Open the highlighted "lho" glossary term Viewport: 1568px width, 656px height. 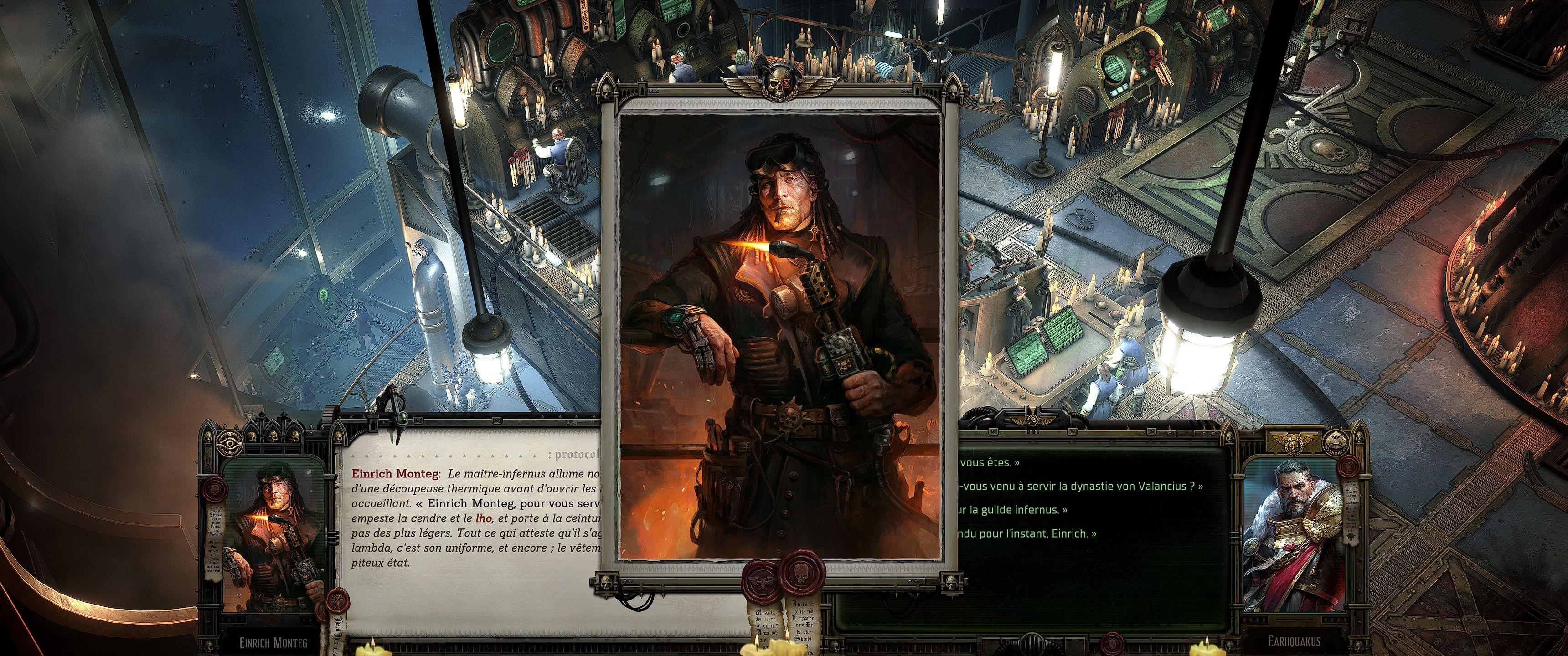coord(483,518)
